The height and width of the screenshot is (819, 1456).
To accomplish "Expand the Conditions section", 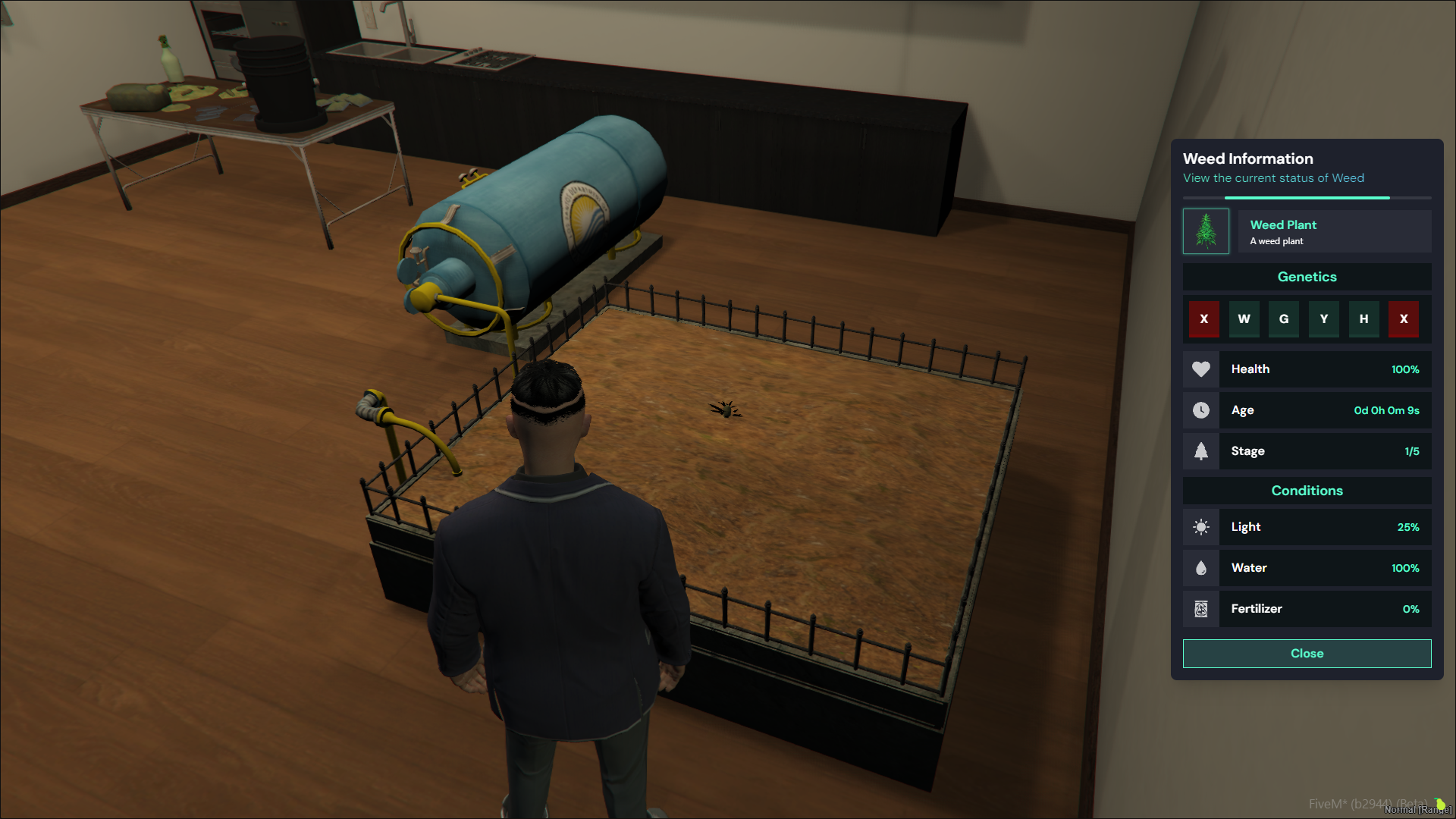I will click(x=1307, y=491).
